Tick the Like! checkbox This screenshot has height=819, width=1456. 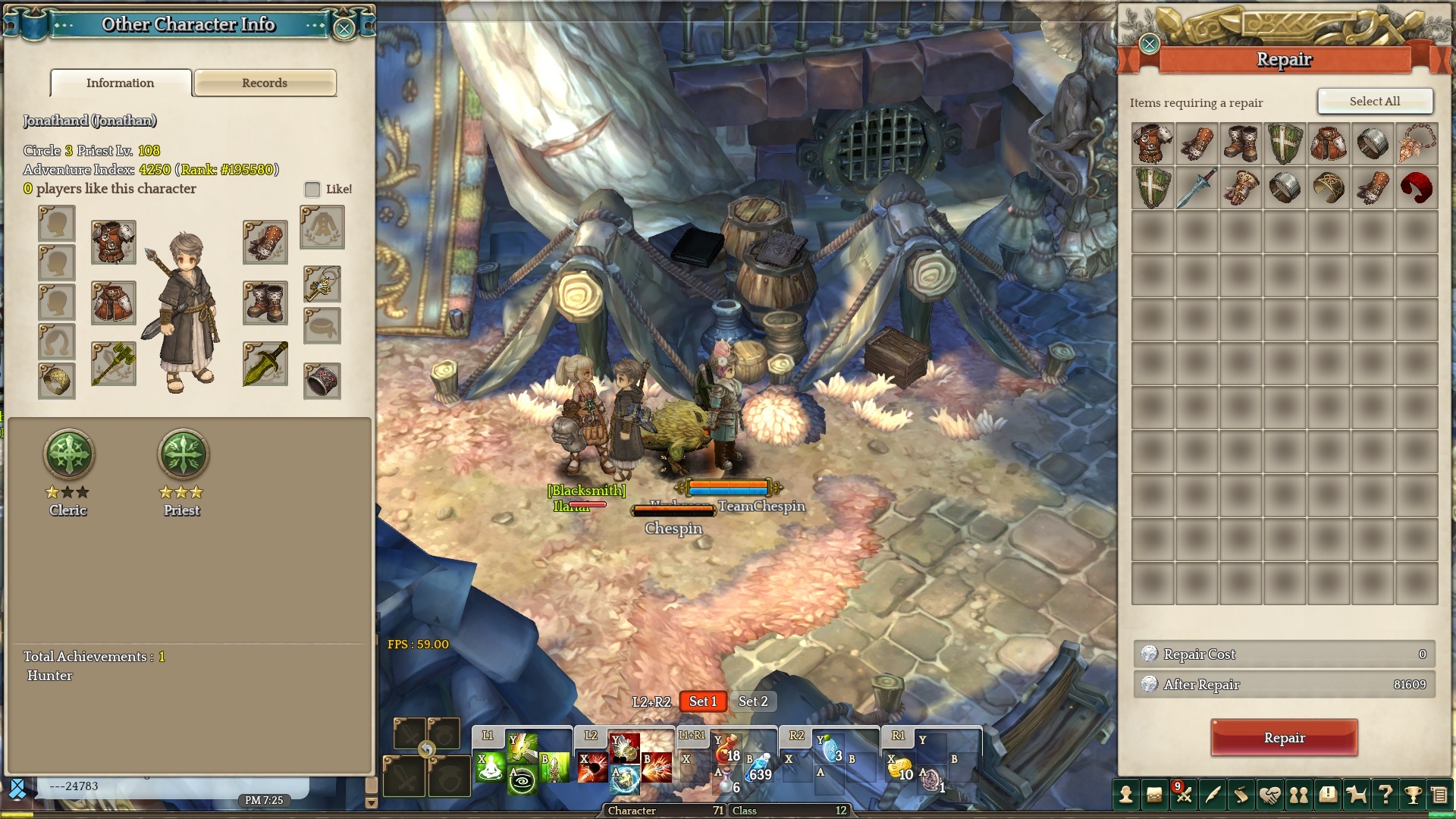click(x=312, y=189)
